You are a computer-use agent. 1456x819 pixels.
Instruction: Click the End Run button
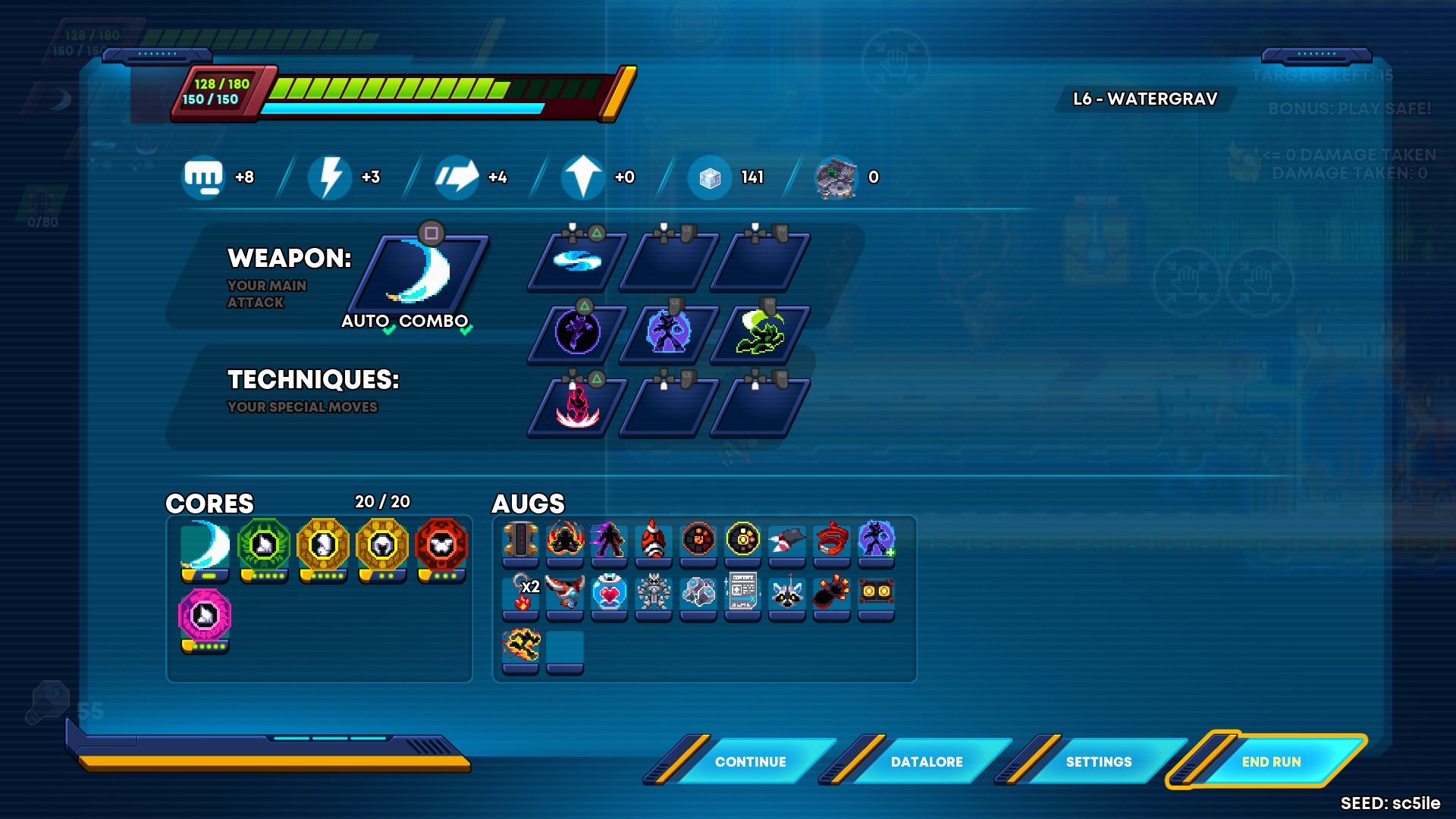pyautogui.click(x=1271, y=761)
